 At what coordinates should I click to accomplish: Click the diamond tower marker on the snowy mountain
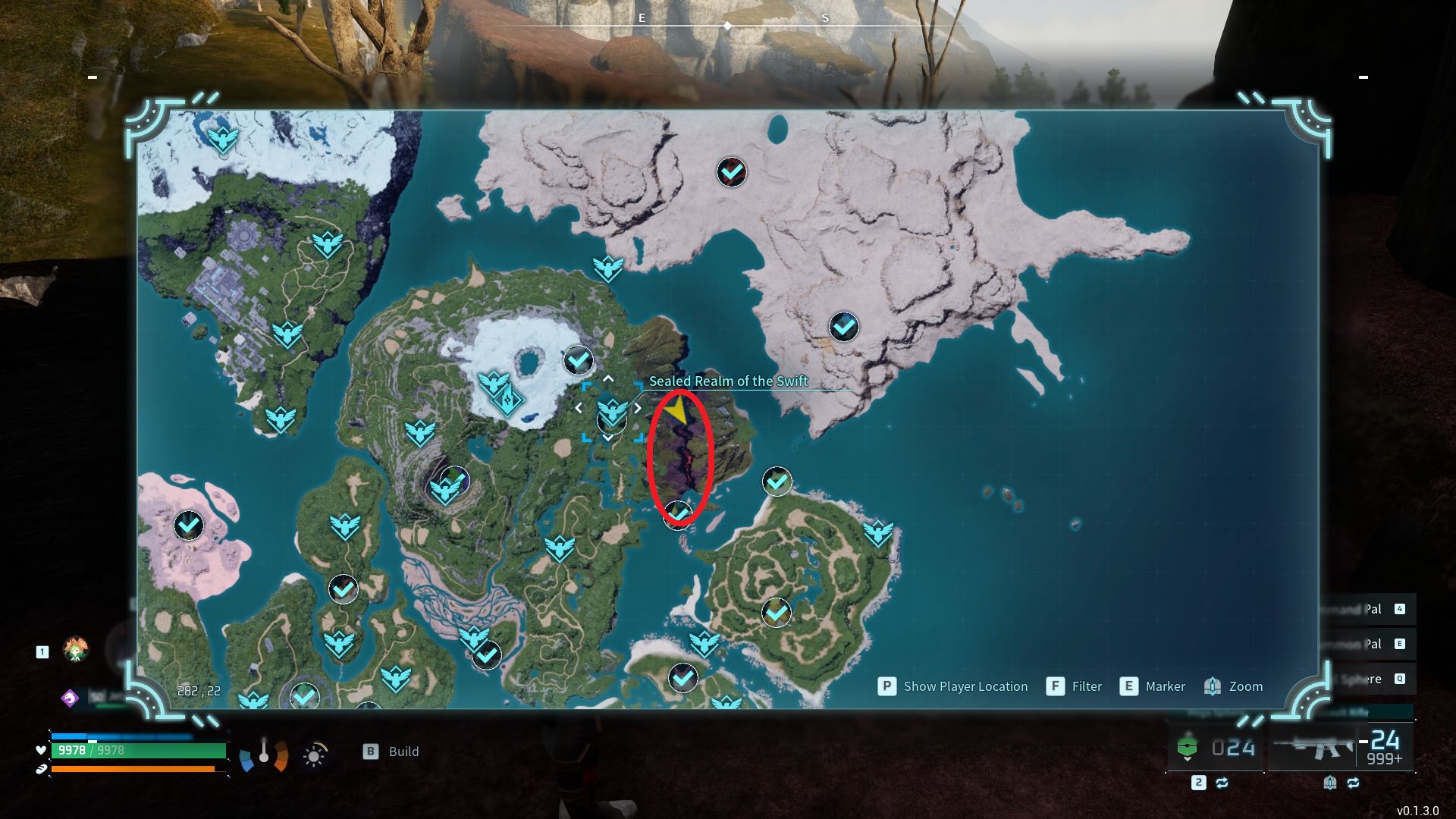pyautogui.click(x=508, y=398)
